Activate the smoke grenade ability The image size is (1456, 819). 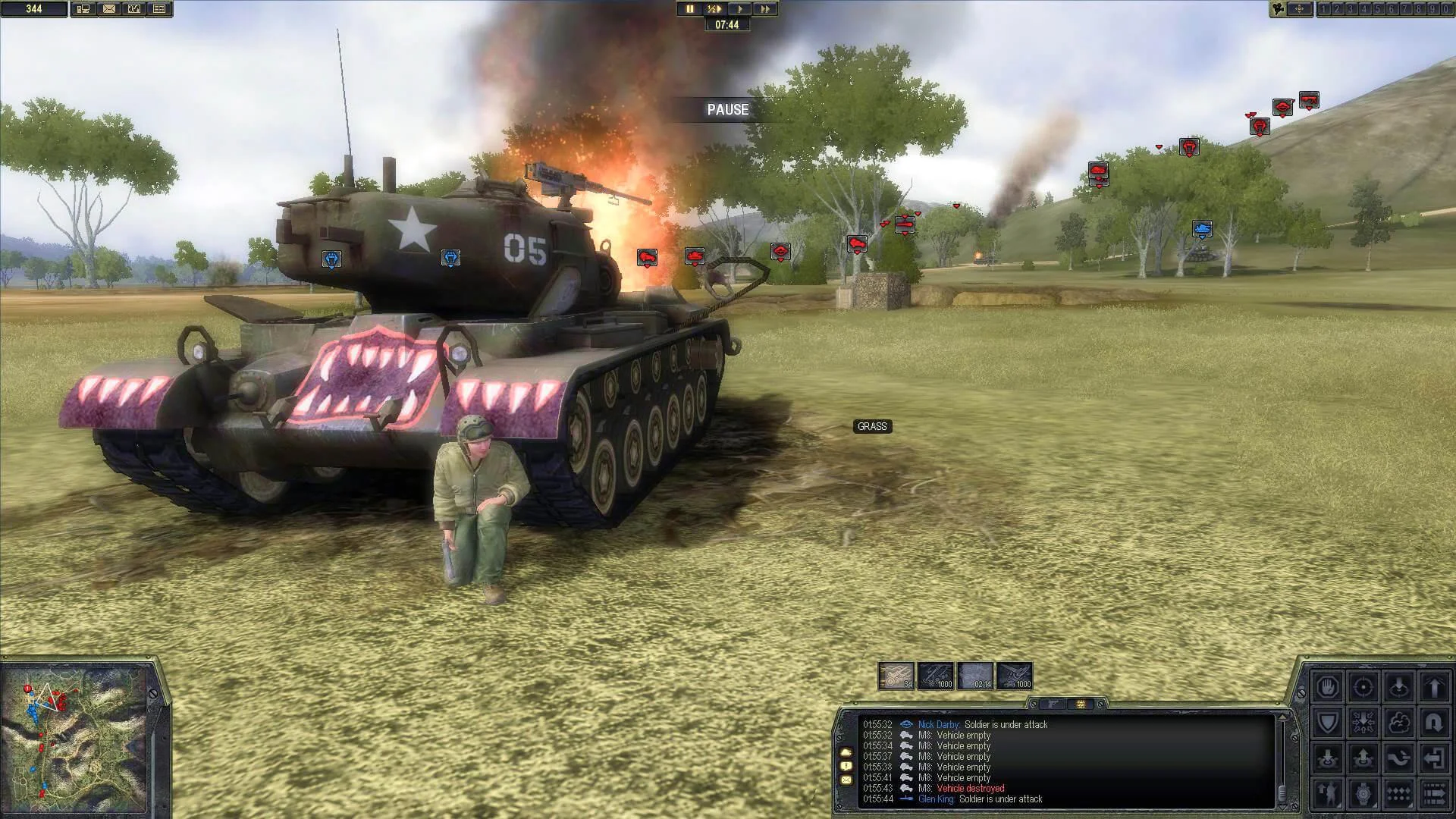tap(1398, 722)
